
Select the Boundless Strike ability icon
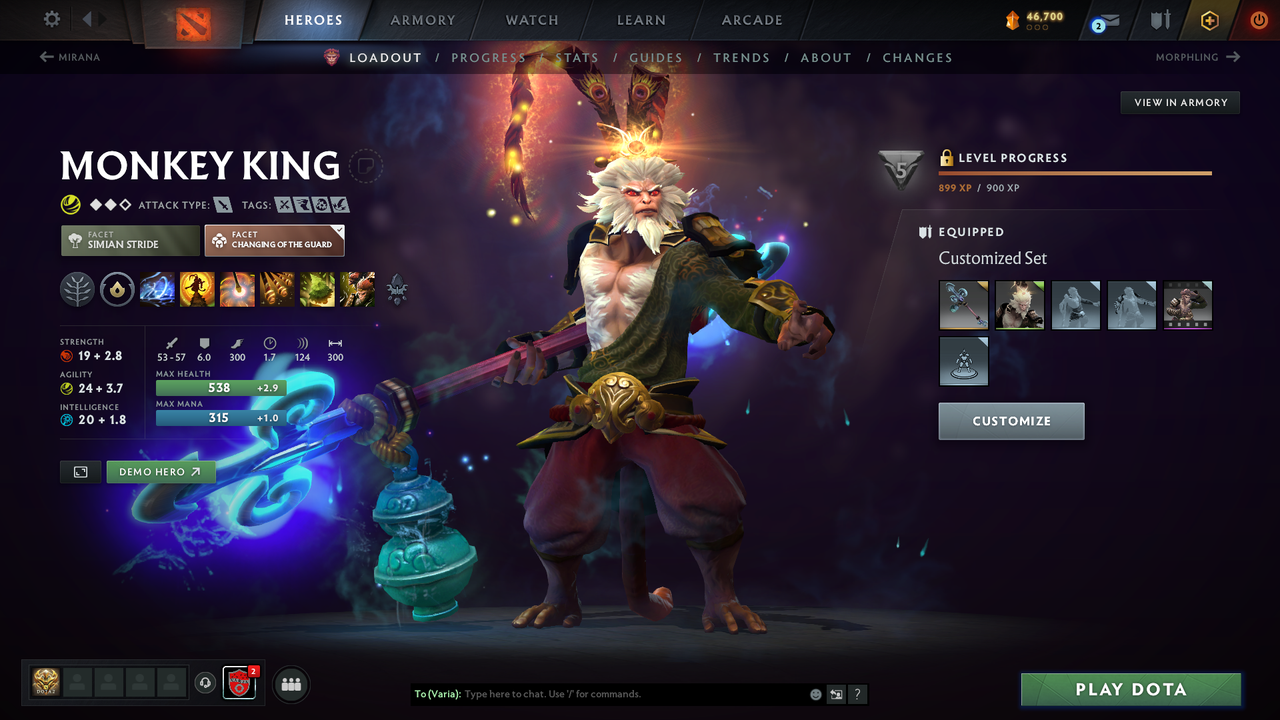157,289
